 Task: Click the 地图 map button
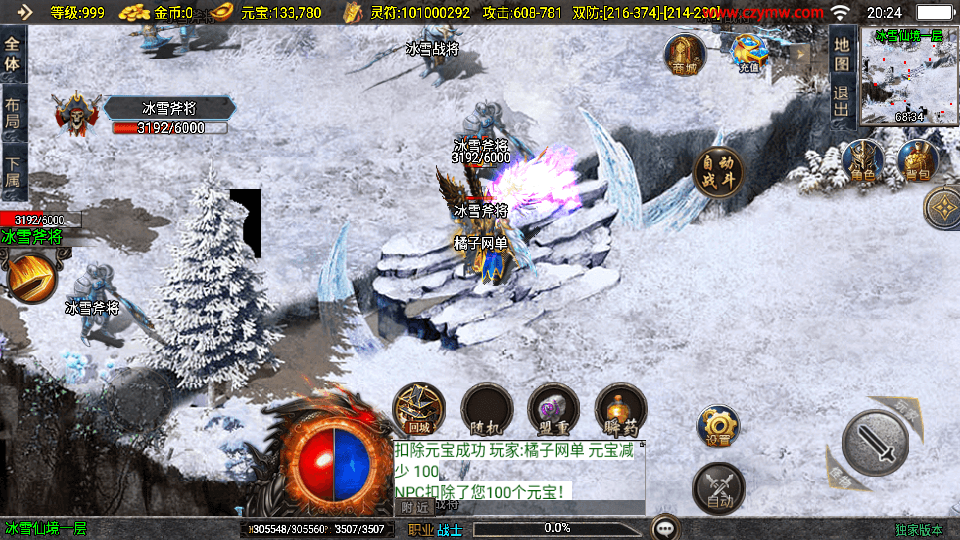point(842,53)
